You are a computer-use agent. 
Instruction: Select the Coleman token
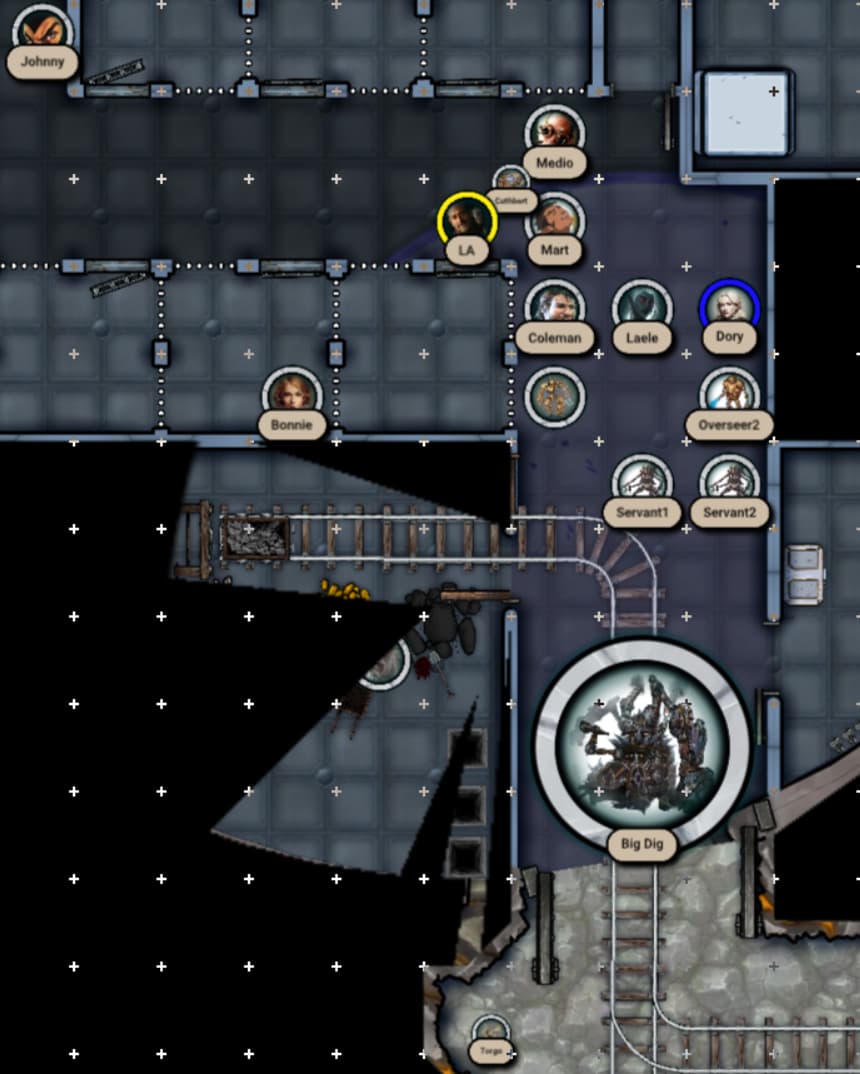(x=554, y=308)
